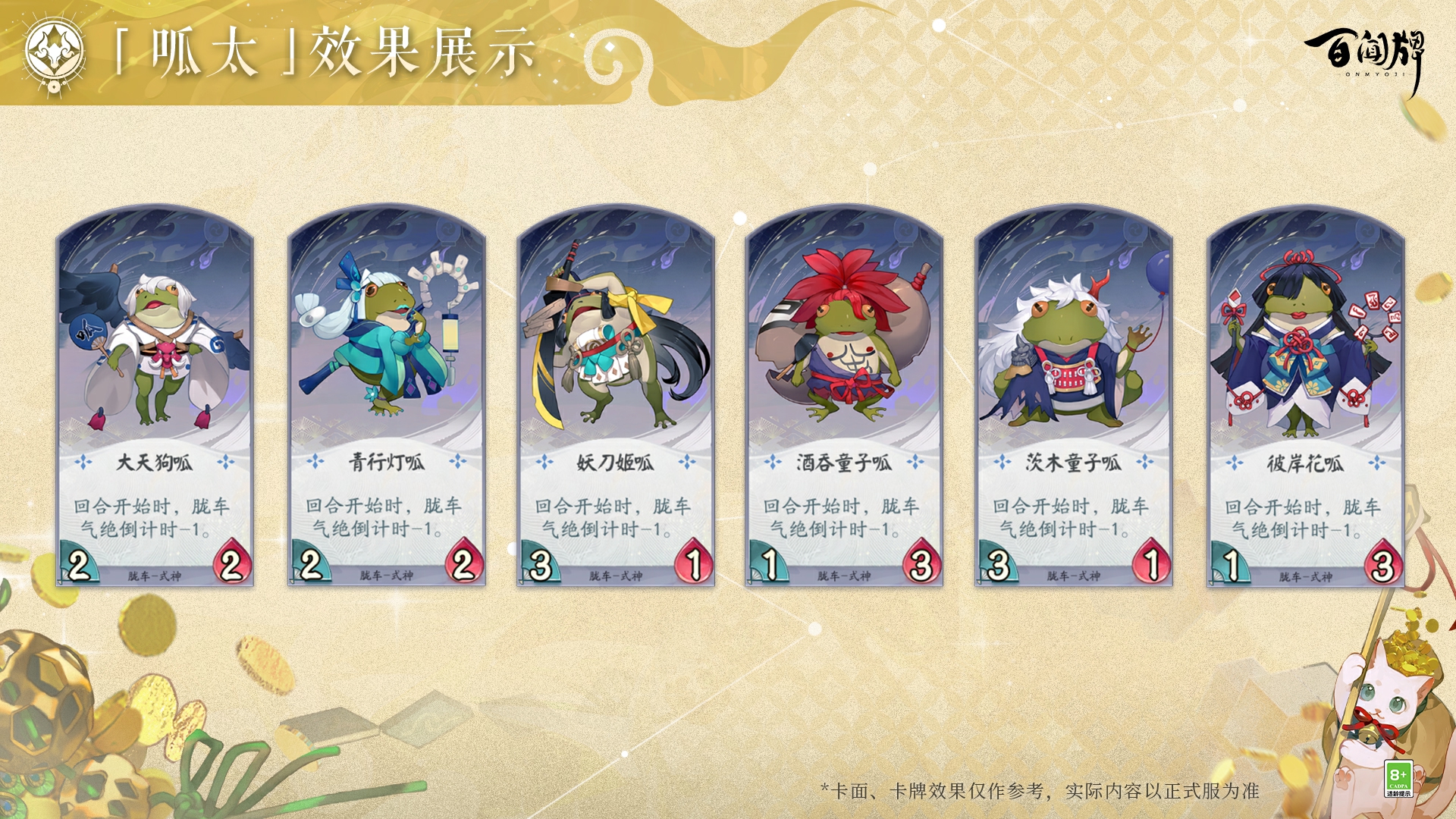The image size is (1456, 819).
Task: Pick the 彼岸花呱 card
Action: [1306, 398]
